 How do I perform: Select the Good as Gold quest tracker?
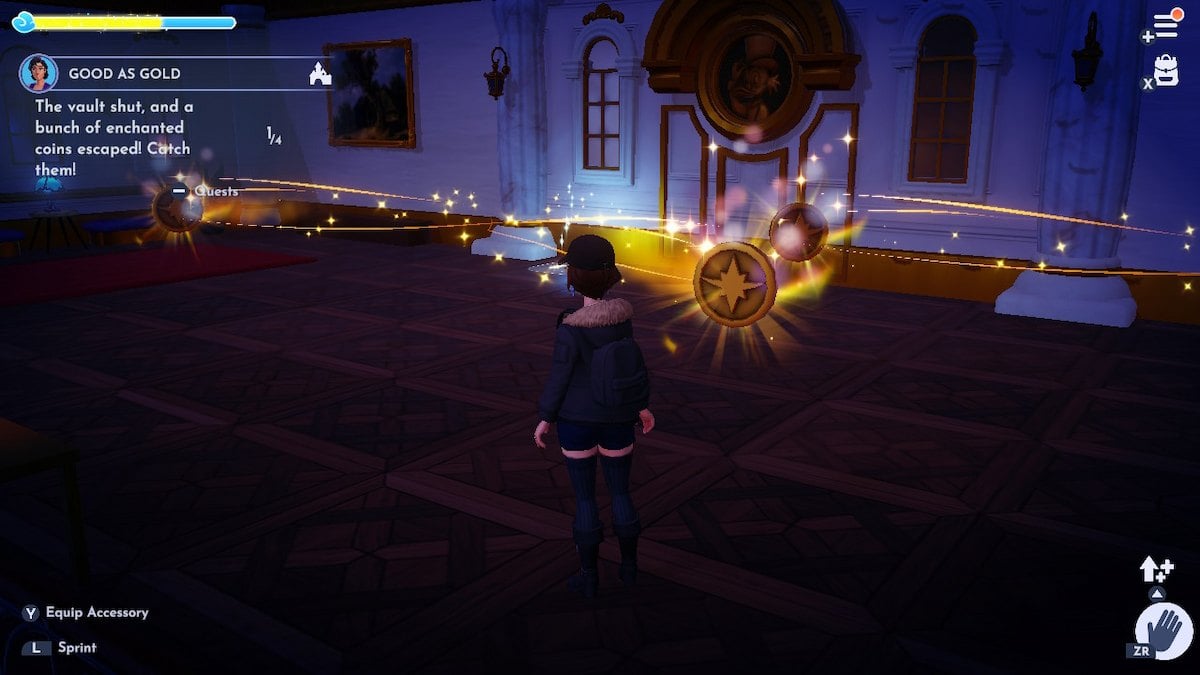[125, 74]
